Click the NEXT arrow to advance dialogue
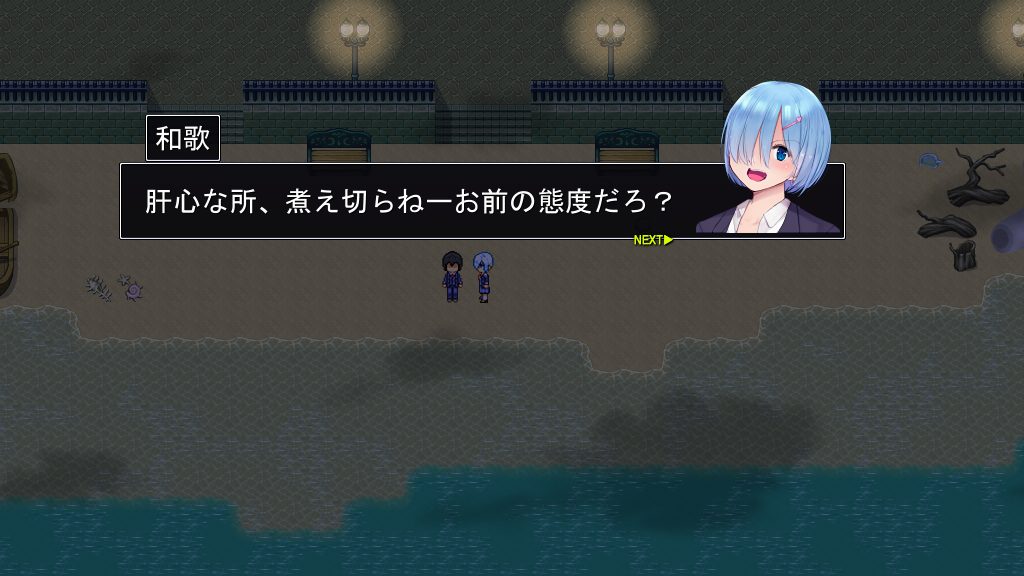The height and width of the screenshot is (576, 1024). pos(653,240)
